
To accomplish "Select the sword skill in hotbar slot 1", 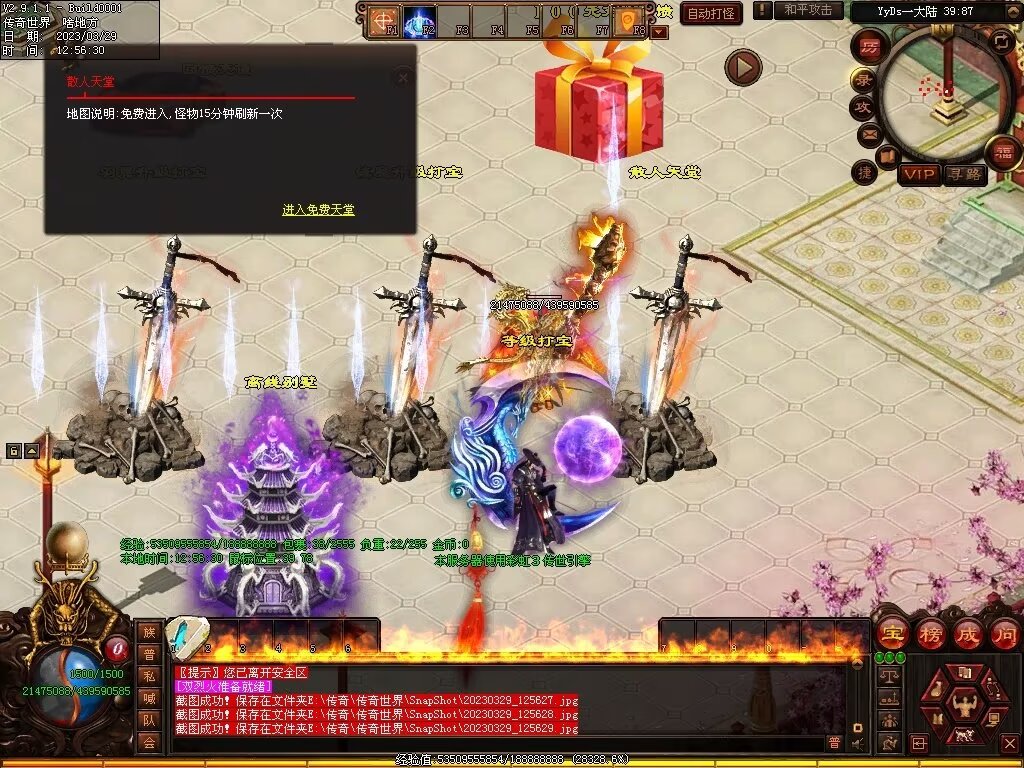I will tap(184, 635).
